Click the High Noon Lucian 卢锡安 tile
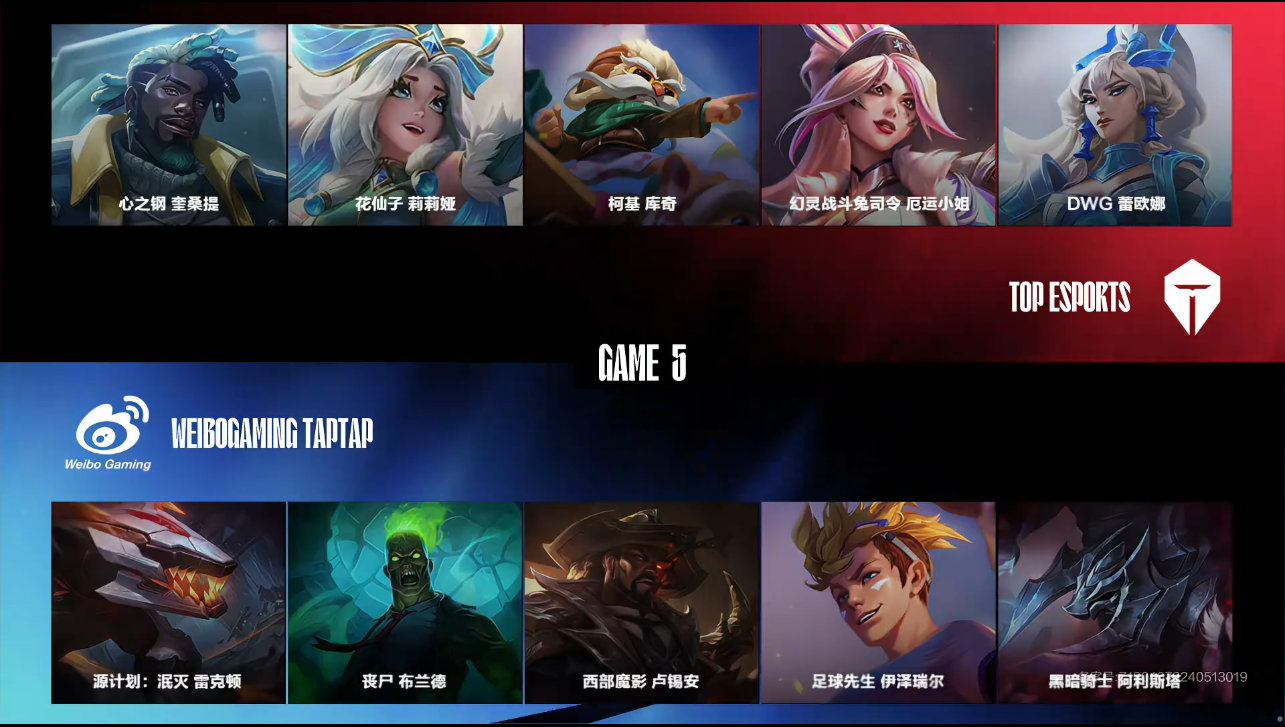Screen dimensions: 1285x727 [642, 602]
